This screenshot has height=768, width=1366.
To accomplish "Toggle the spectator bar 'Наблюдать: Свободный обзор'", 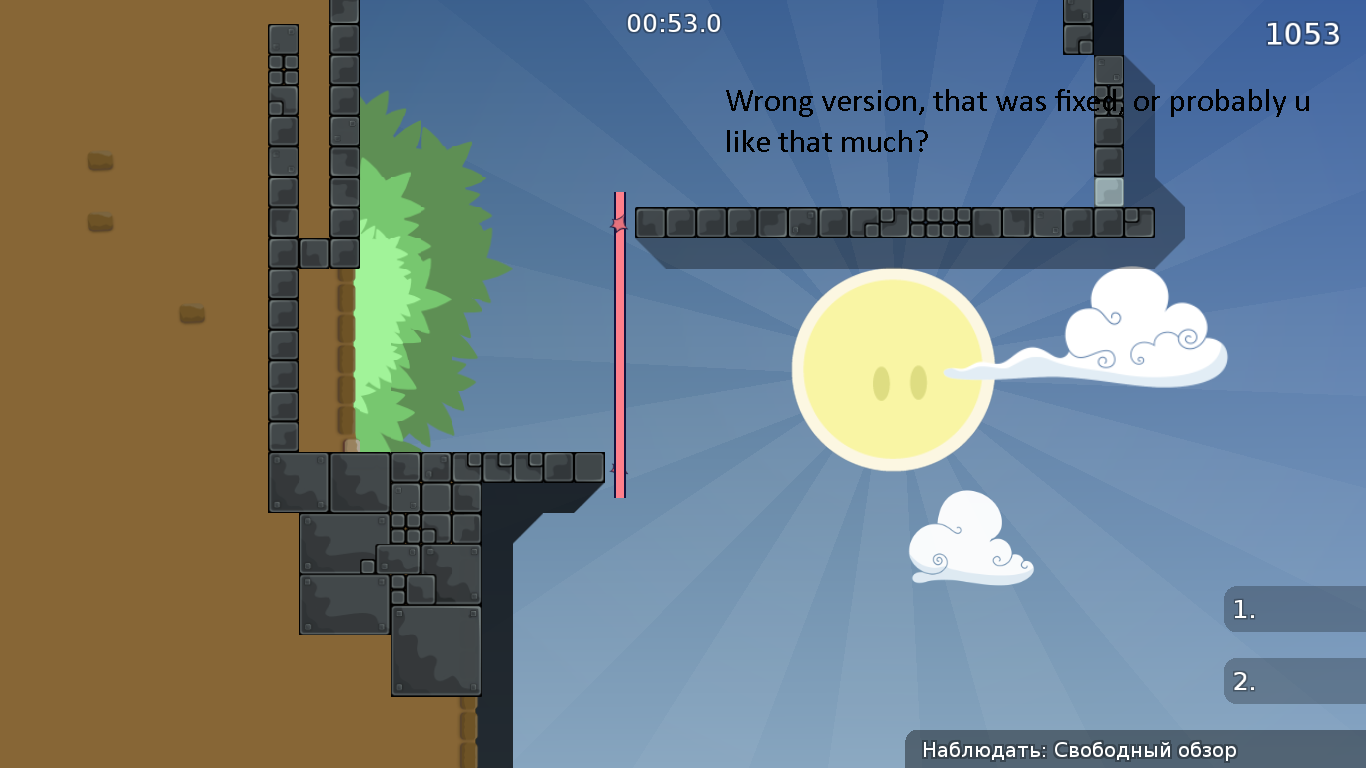I will (x=1135, y=749).
